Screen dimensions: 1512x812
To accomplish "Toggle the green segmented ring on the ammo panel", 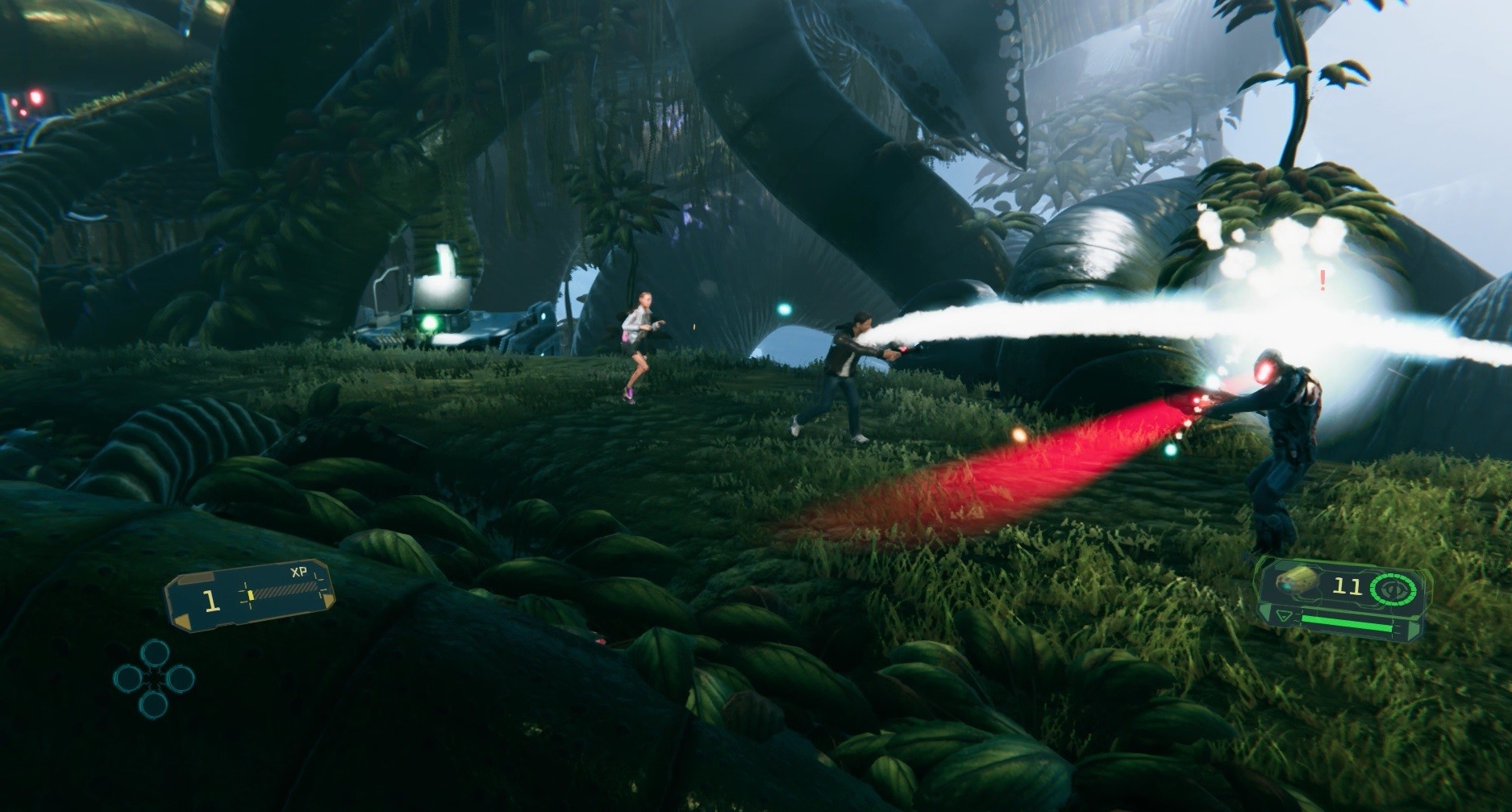I will [1393, 576].
